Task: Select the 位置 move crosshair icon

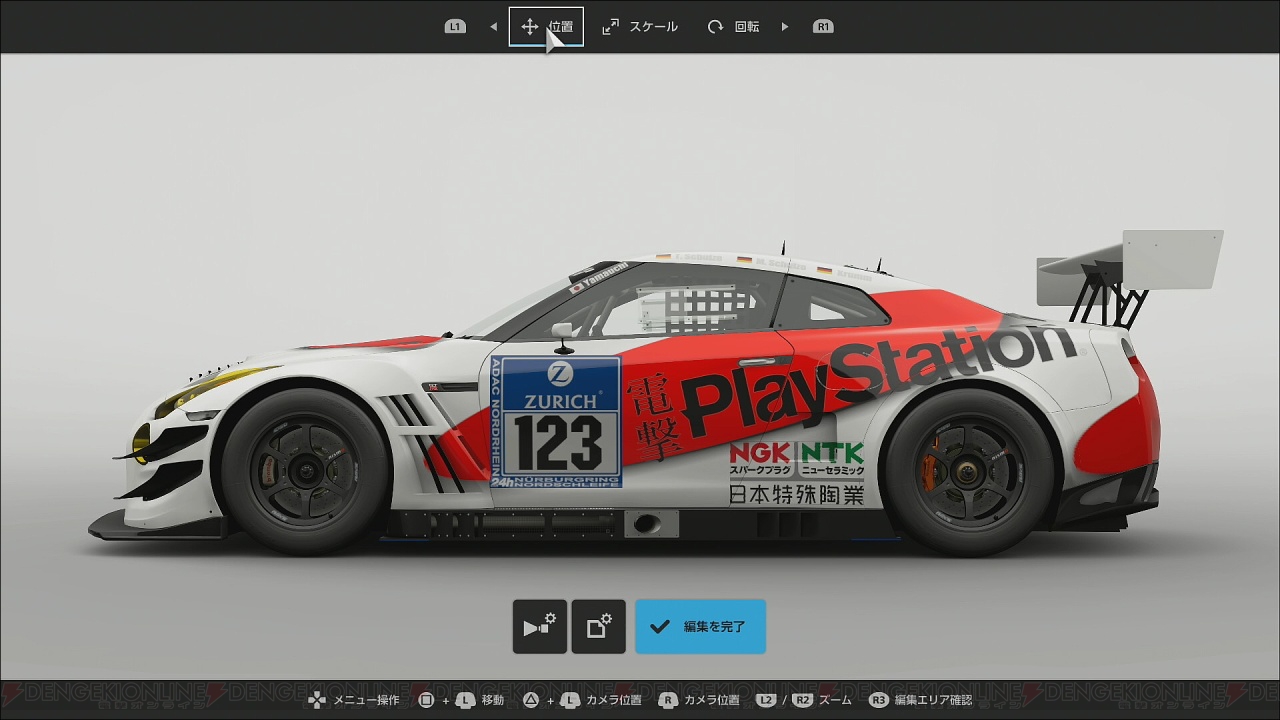Action: [x=528, y=26]
